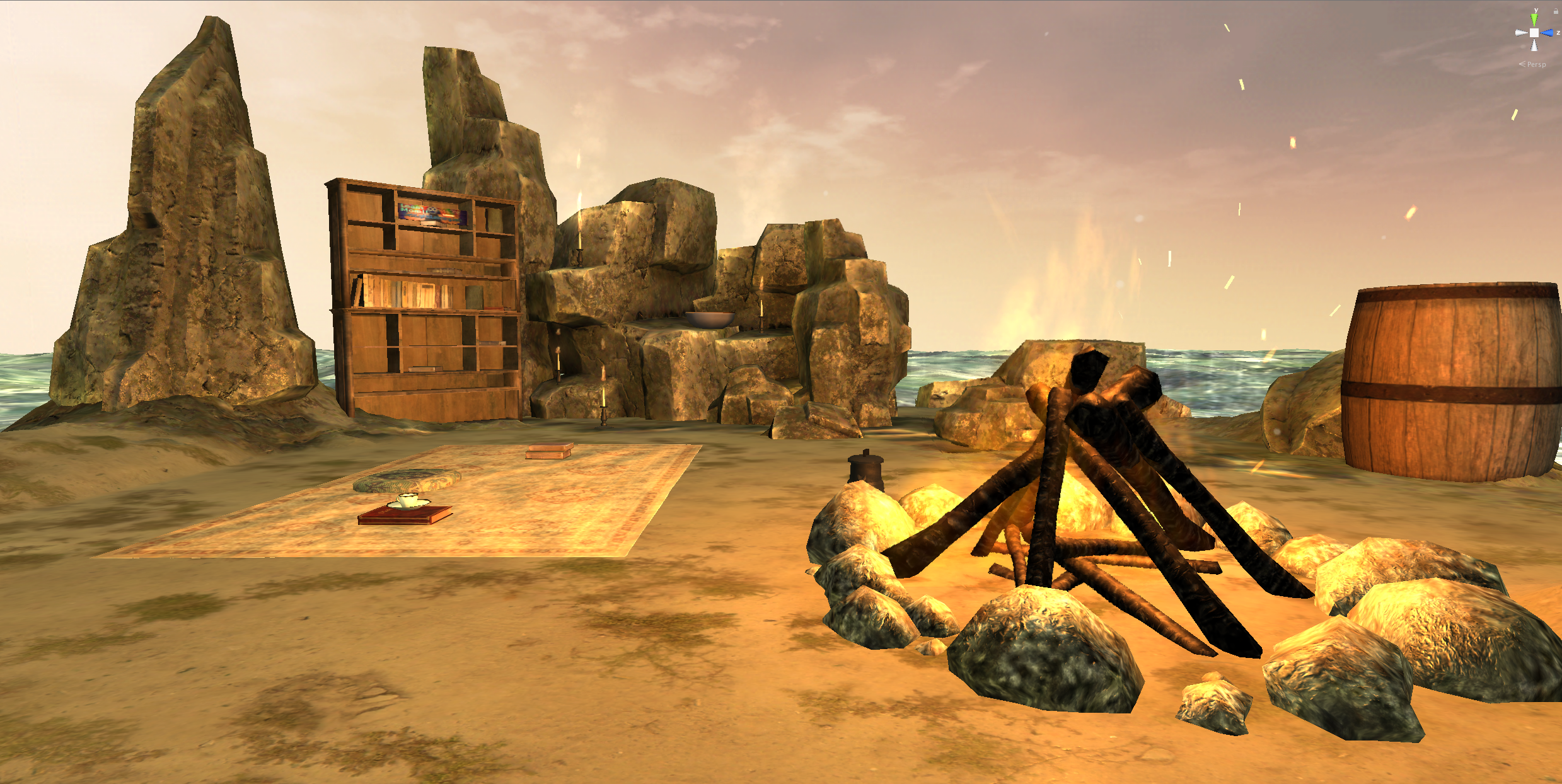Toggle the Persp projection label
Image resolution: width=1562 pixels, height=784 pixels.
[1536, 64]
